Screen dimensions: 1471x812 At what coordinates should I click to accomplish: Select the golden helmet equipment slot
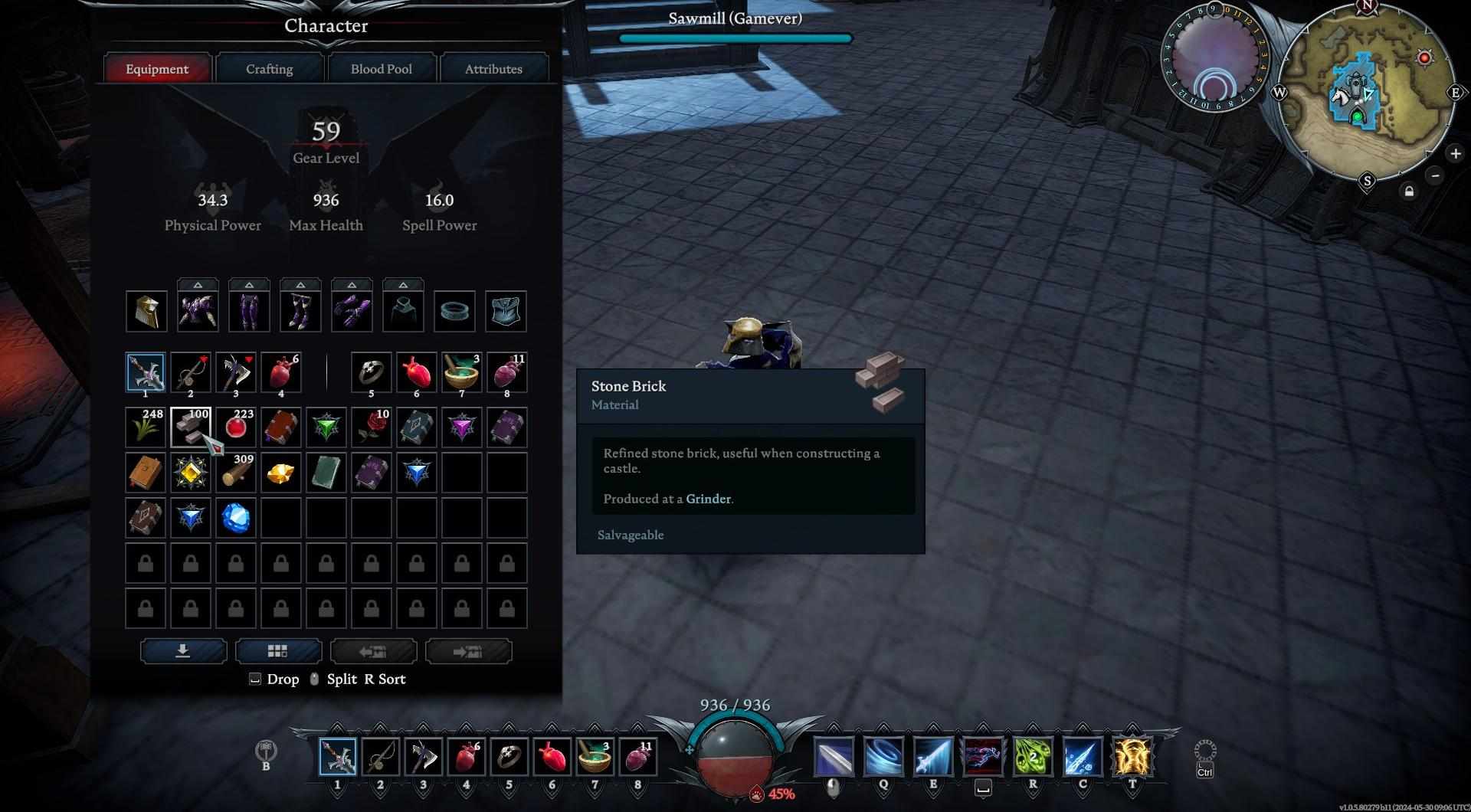(x=146, y=312)
